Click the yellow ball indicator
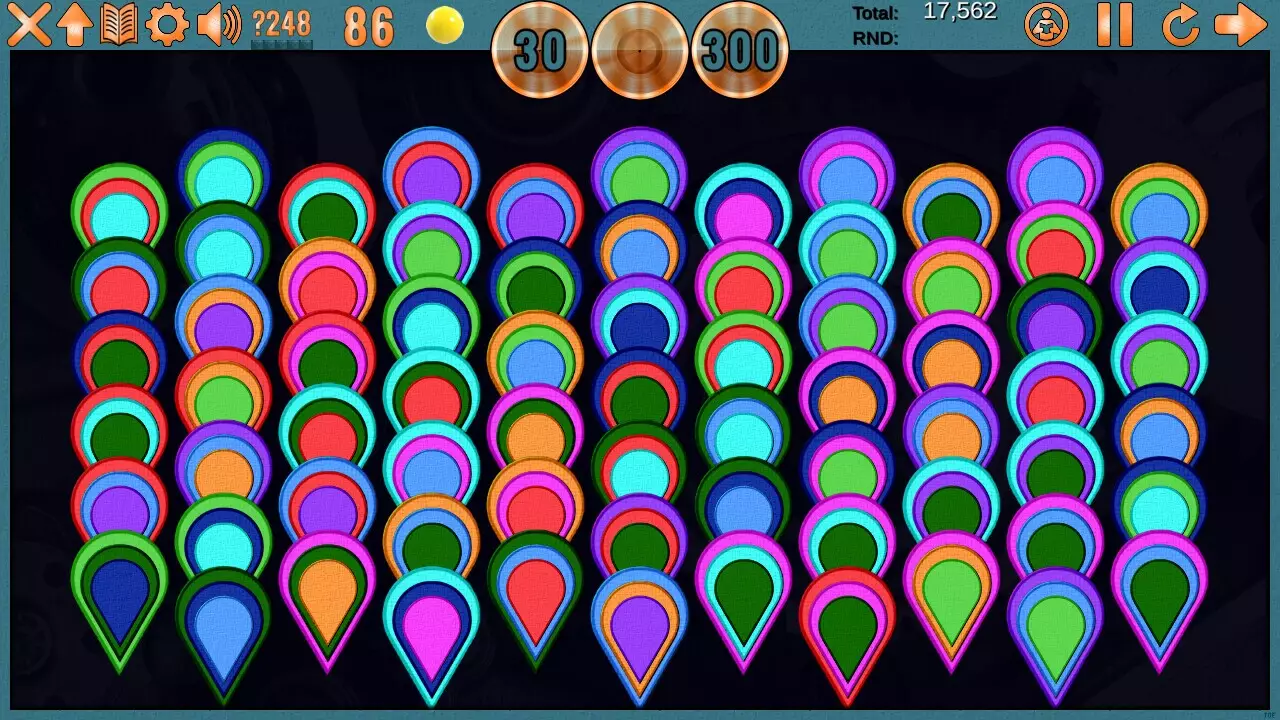The height and width of the screenshot is (720, 1280). pyautogui.click(x=443, y=25)
